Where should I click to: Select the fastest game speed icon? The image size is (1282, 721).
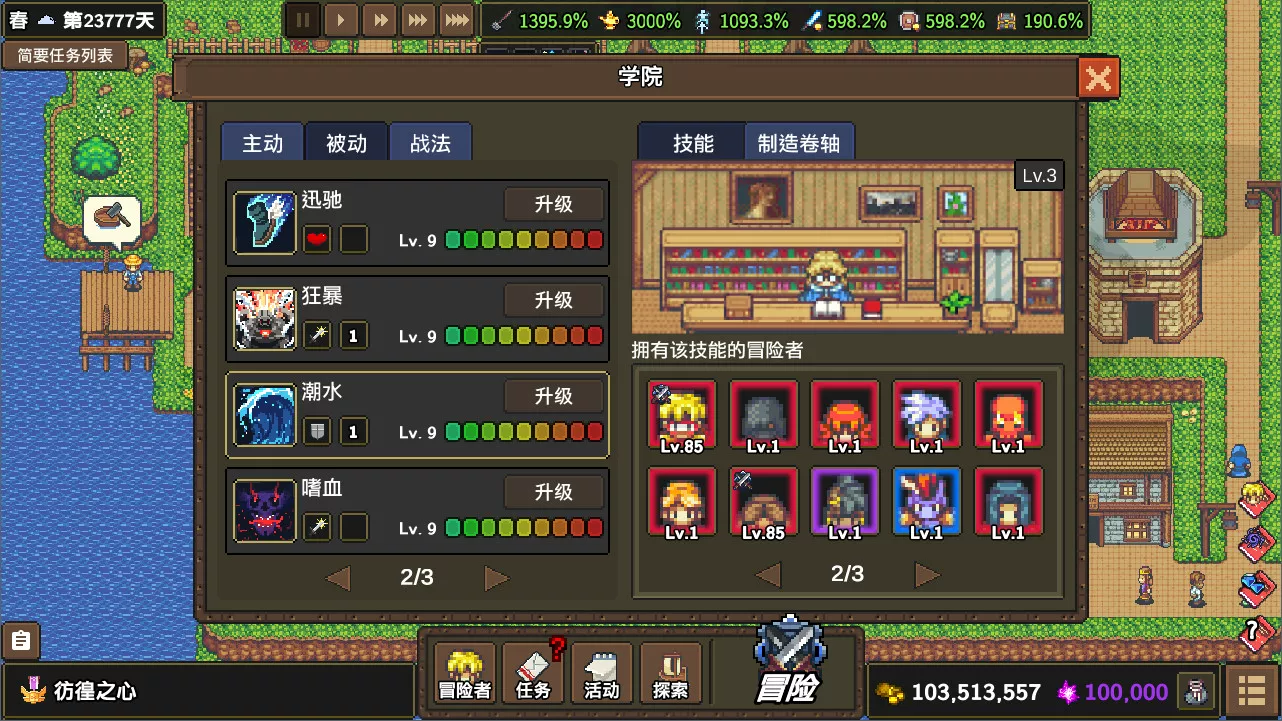[455, 19]
